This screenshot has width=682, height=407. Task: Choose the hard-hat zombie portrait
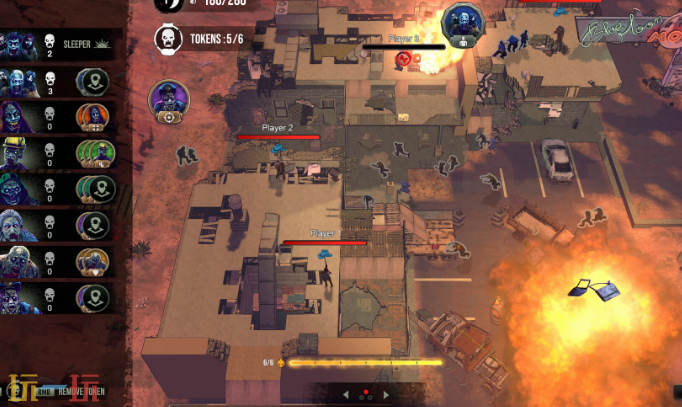(x=18, y=153)
